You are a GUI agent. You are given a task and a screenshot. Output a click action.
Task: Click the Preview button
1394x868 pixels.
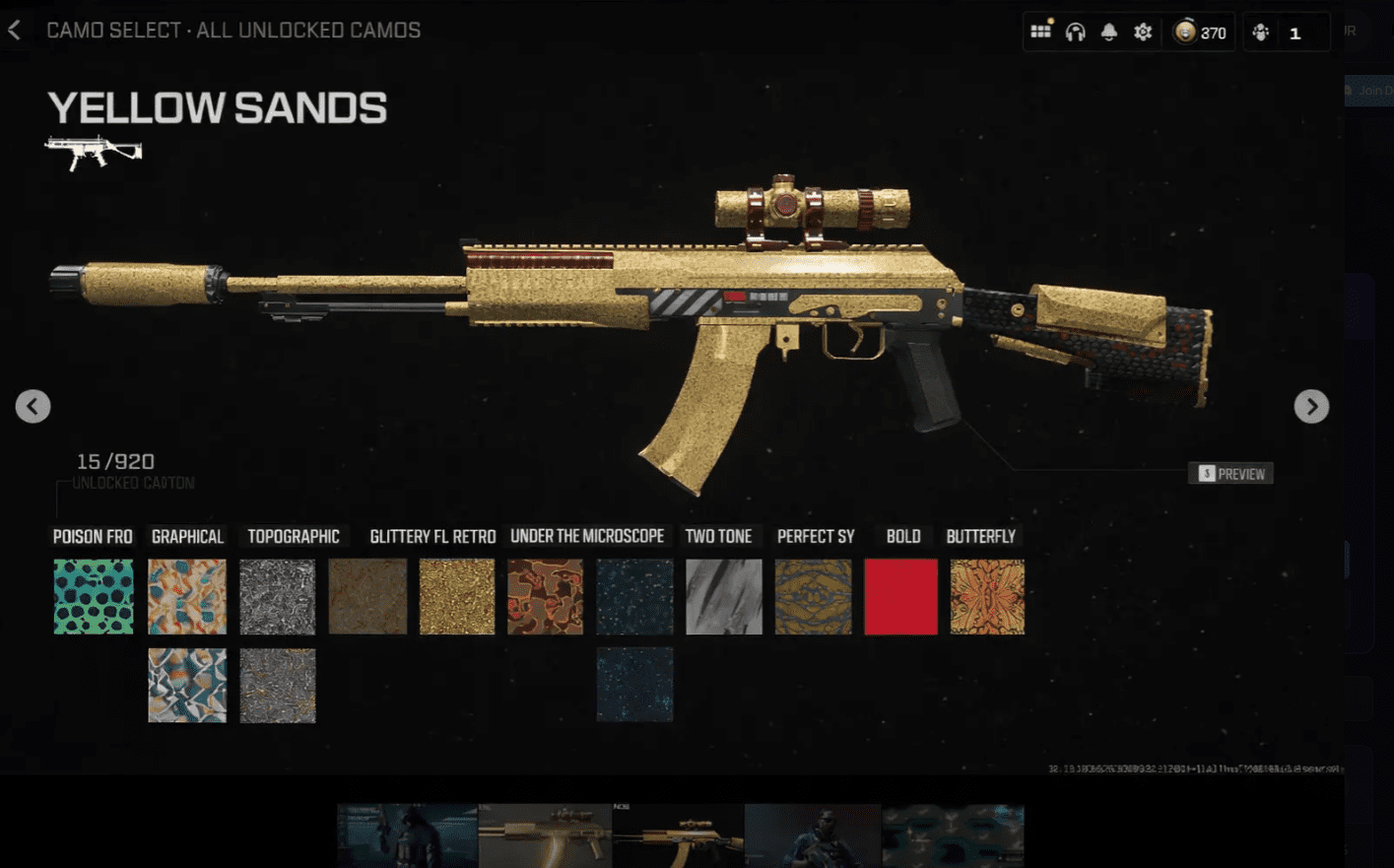coord(1231,474)
